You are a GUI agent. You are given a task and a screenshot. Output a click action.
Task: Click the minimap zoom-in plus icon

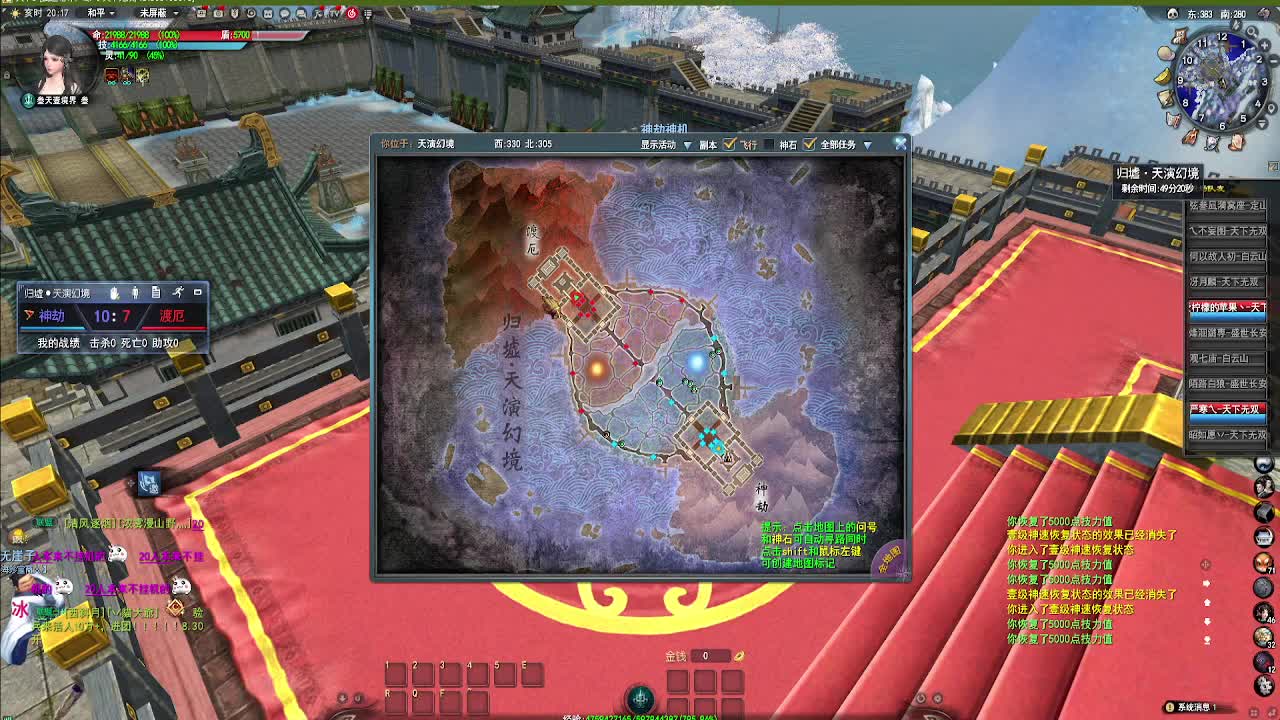coord(1264,44)
